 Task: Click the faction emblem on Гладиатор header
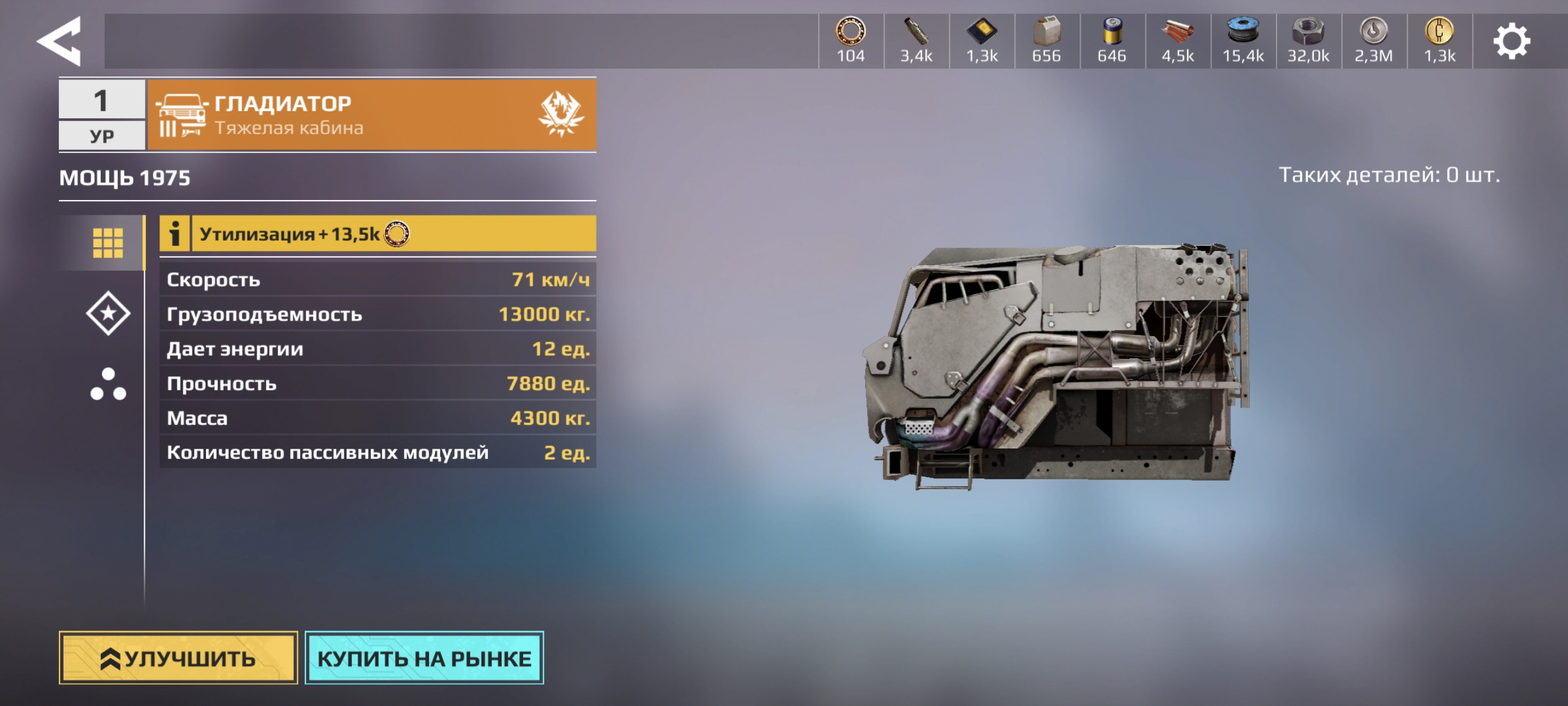[x=560, y=114]
